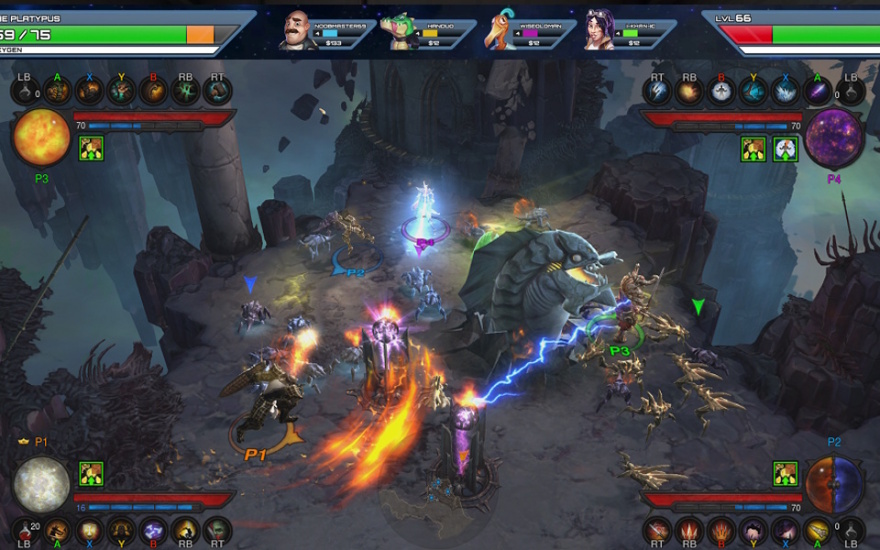Select the Handuo green crocodile portrait
Image resolution: width=880 pixels, height=550 pixels.
(x=400, y=28)
